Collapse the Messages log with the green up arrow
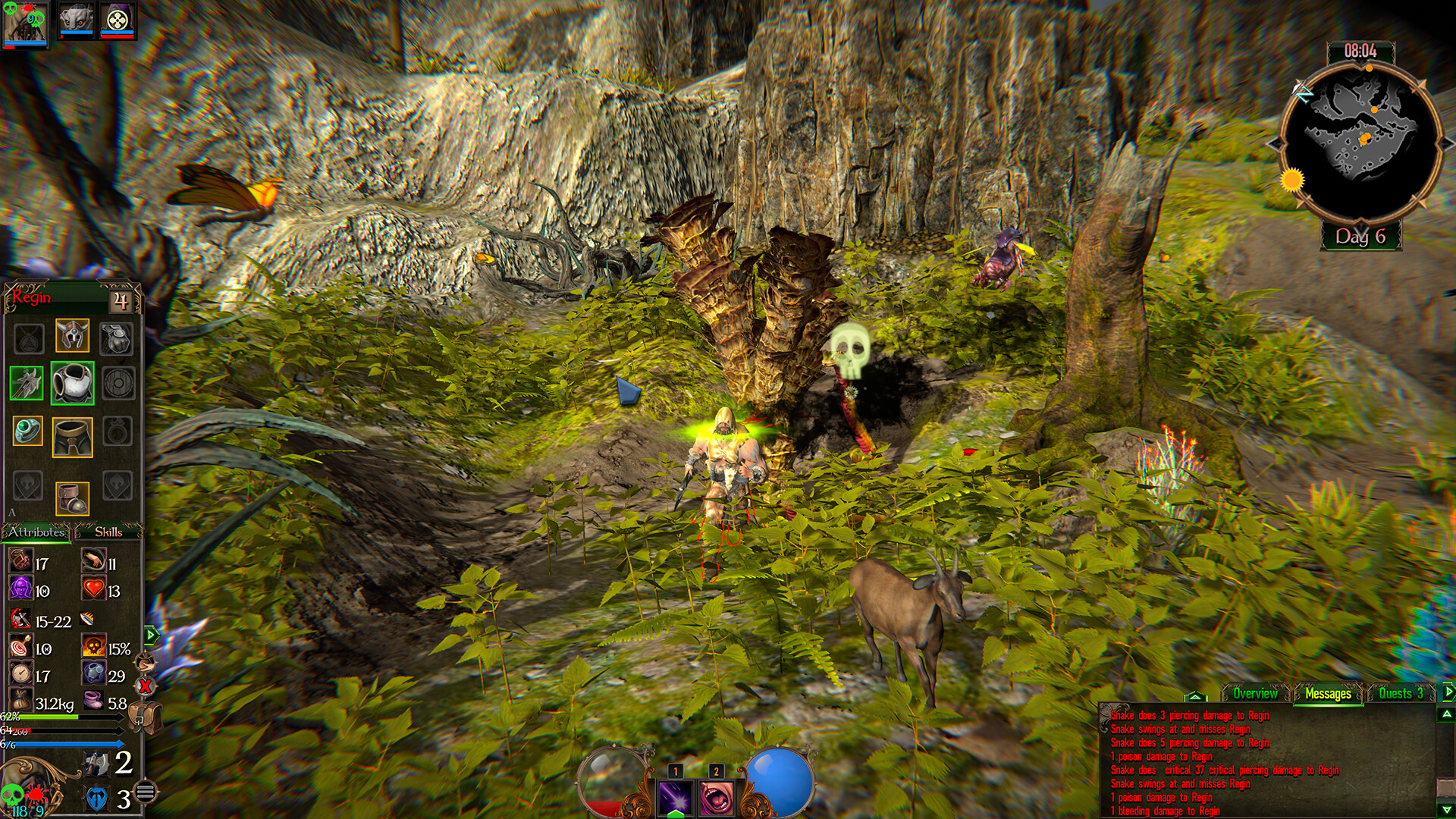Screen dimensions: 1456x819 (x=1195, y=695)
